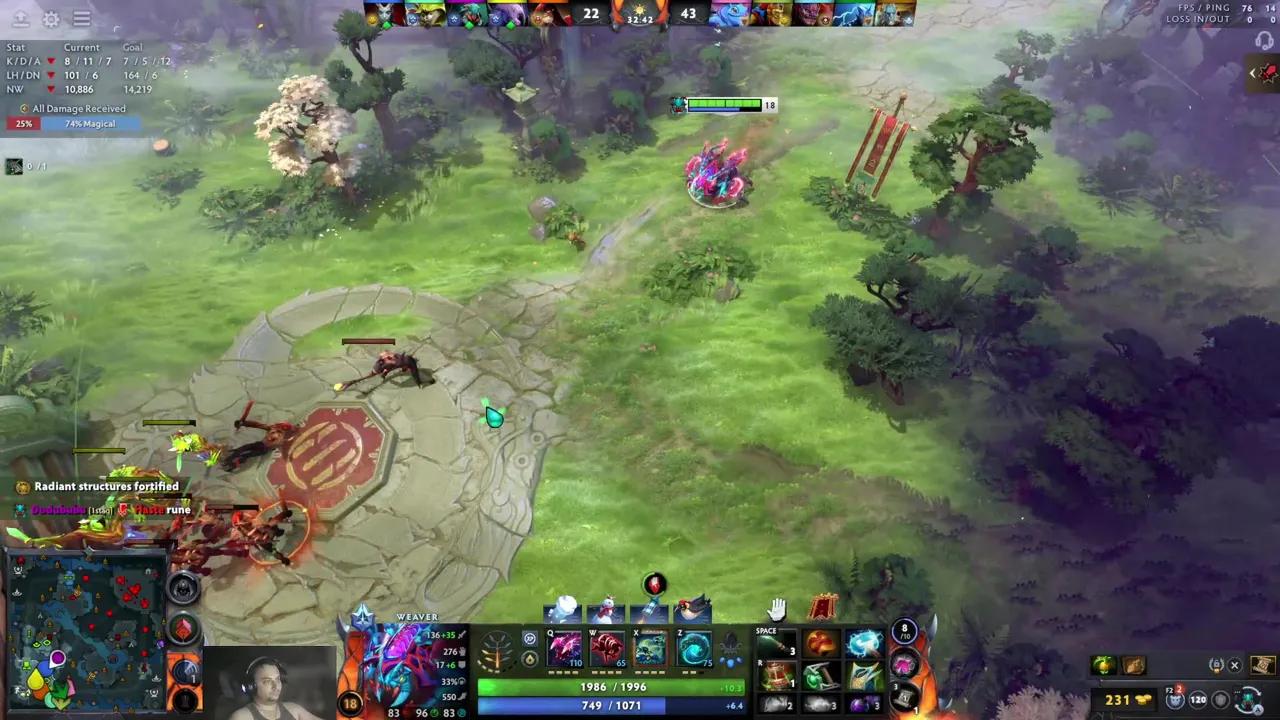Image resolution: width=1280 pixels, height=720 pixels.
Task: Open the settings gear menu at top left
Action: (x=51, y=19)
